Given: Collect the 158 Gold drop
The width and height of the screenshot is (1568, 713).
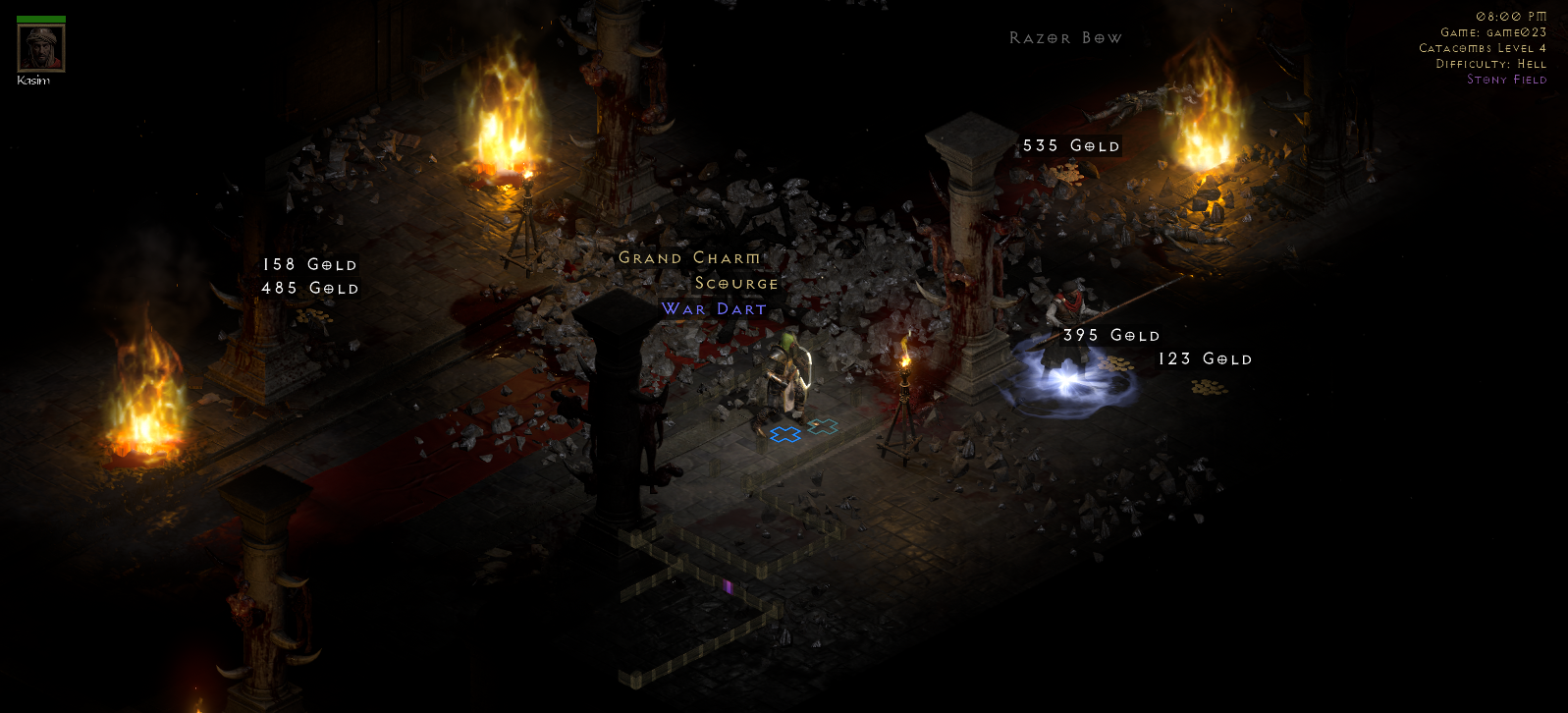Looking at the screenshot, I should 308,264.
